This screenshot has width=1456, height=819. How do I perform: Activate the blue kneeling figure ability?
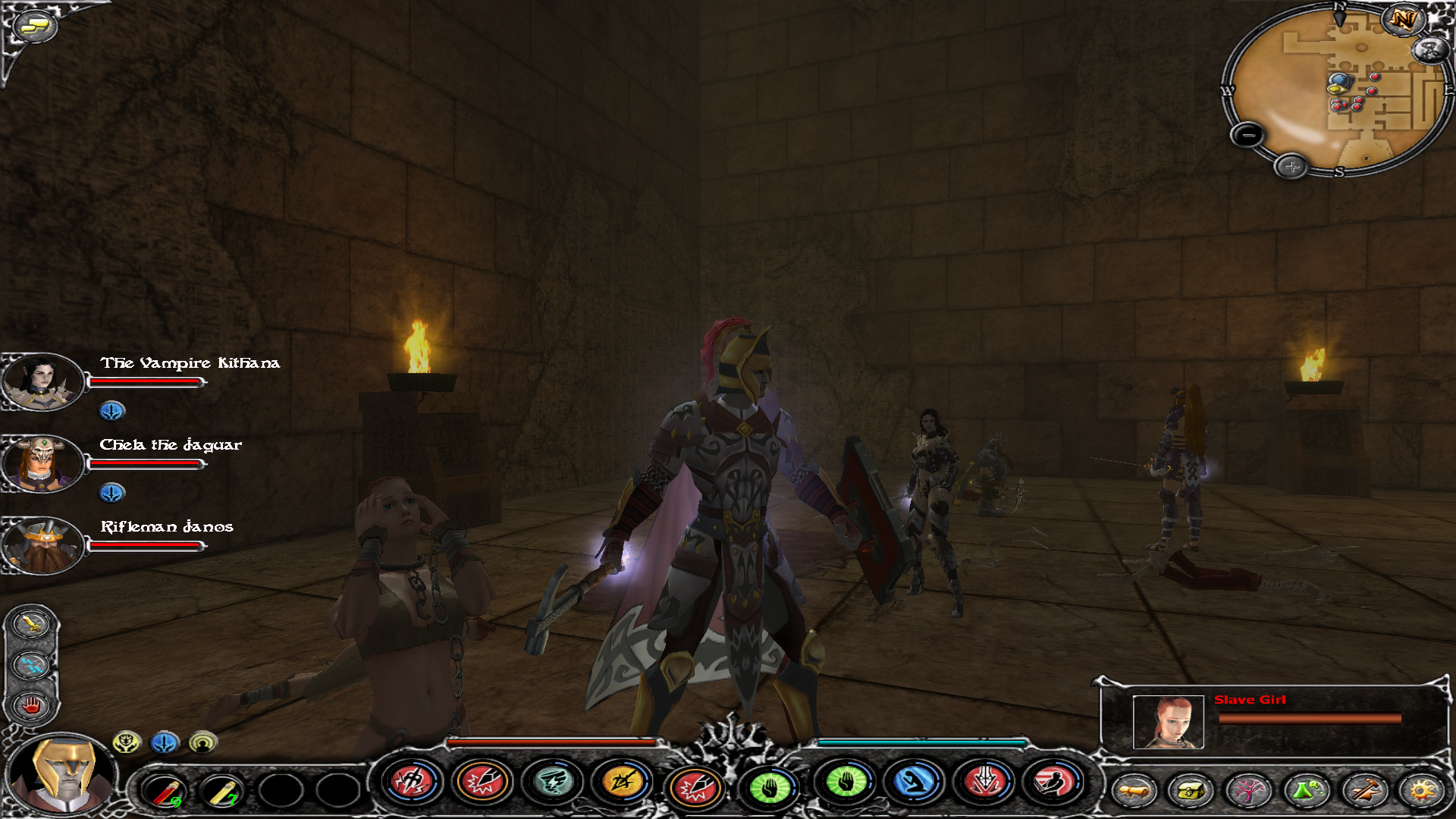(x=915, y=783)
